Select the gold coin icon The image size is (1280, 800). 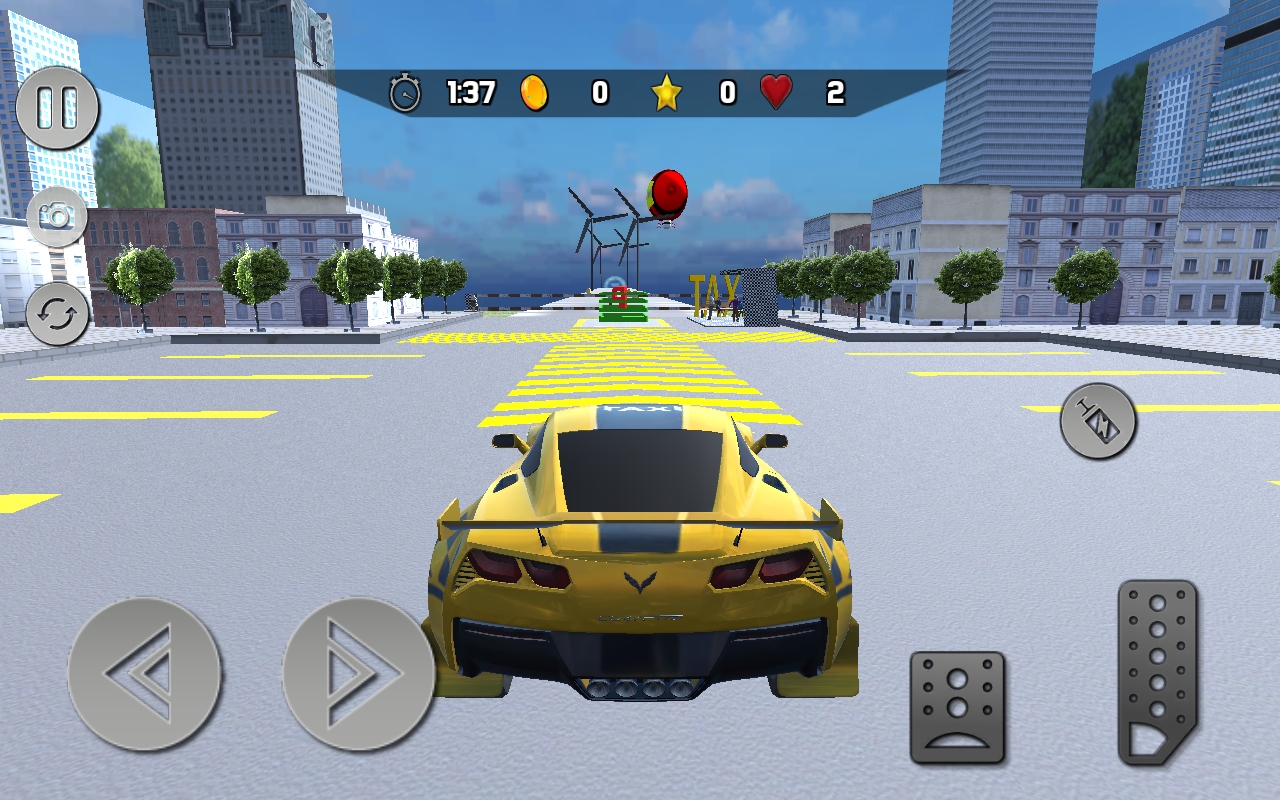coord(532,90)
